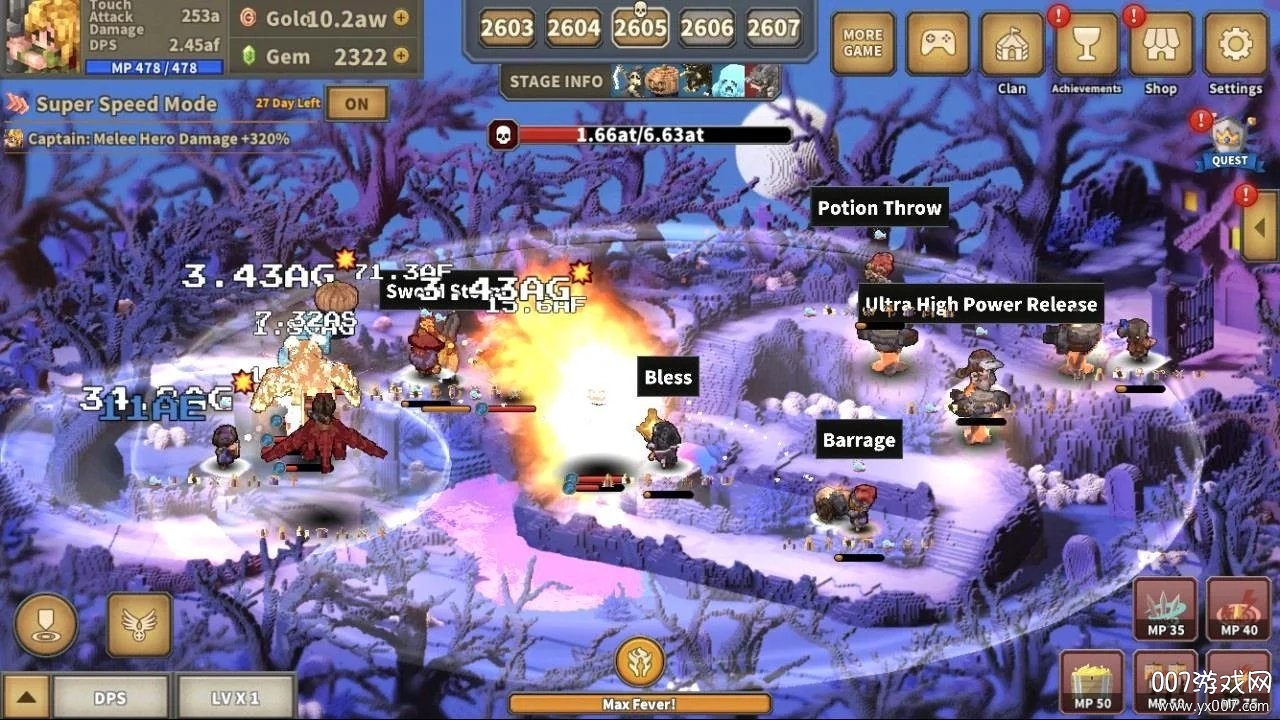Image resolution: width=1280 pixels, height=720 pixels.
Task: Use the MP 50 gold bucket skill
Action: pyautogui.click(x=1090, y=683)
